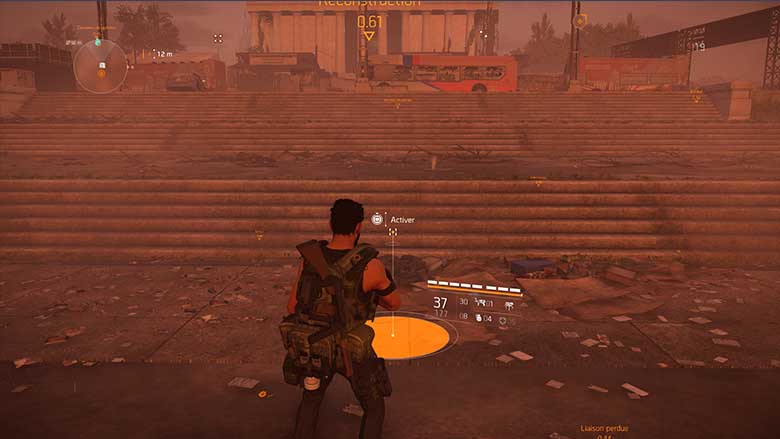Select the yellow diamond marker near the pole

coord(579,20)
